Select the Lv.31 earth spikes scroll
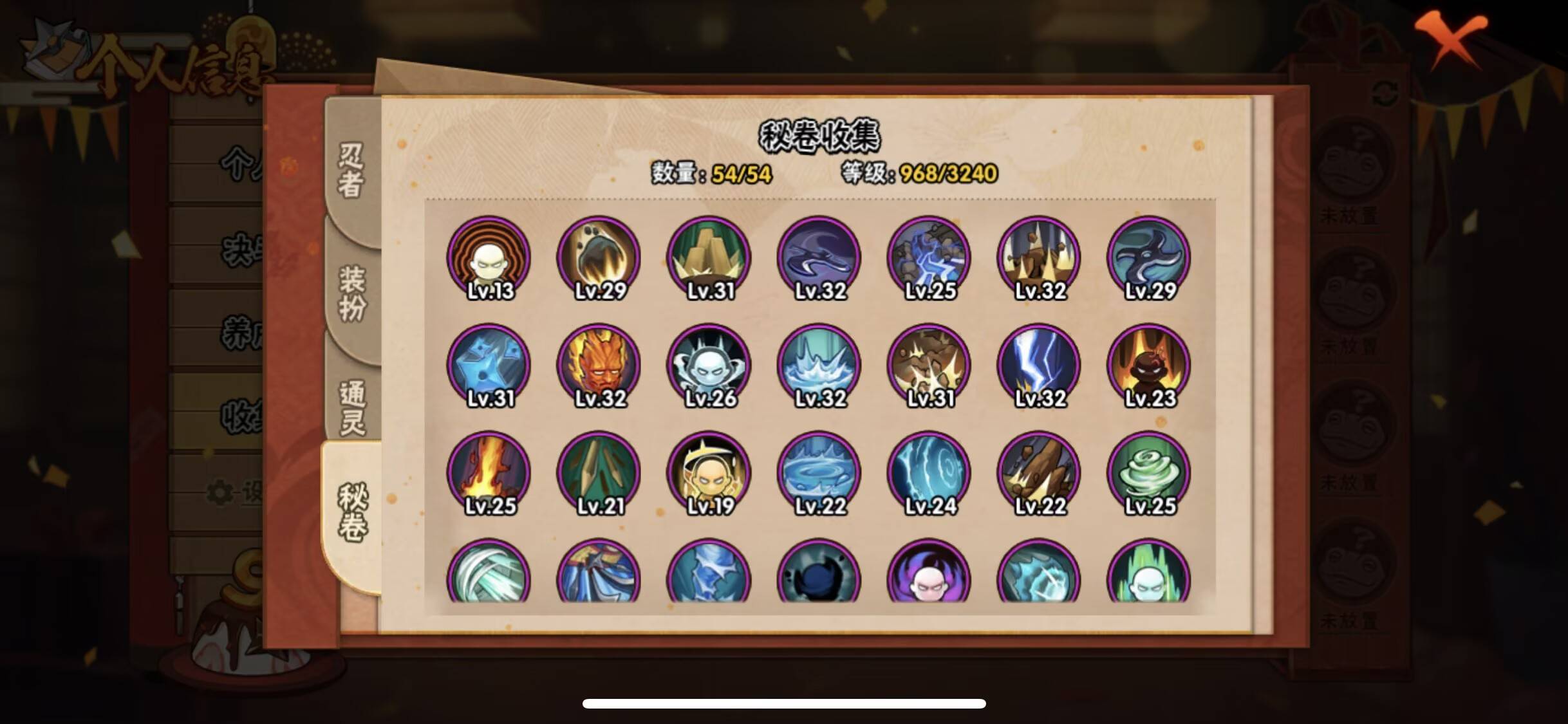 (708, 256)
